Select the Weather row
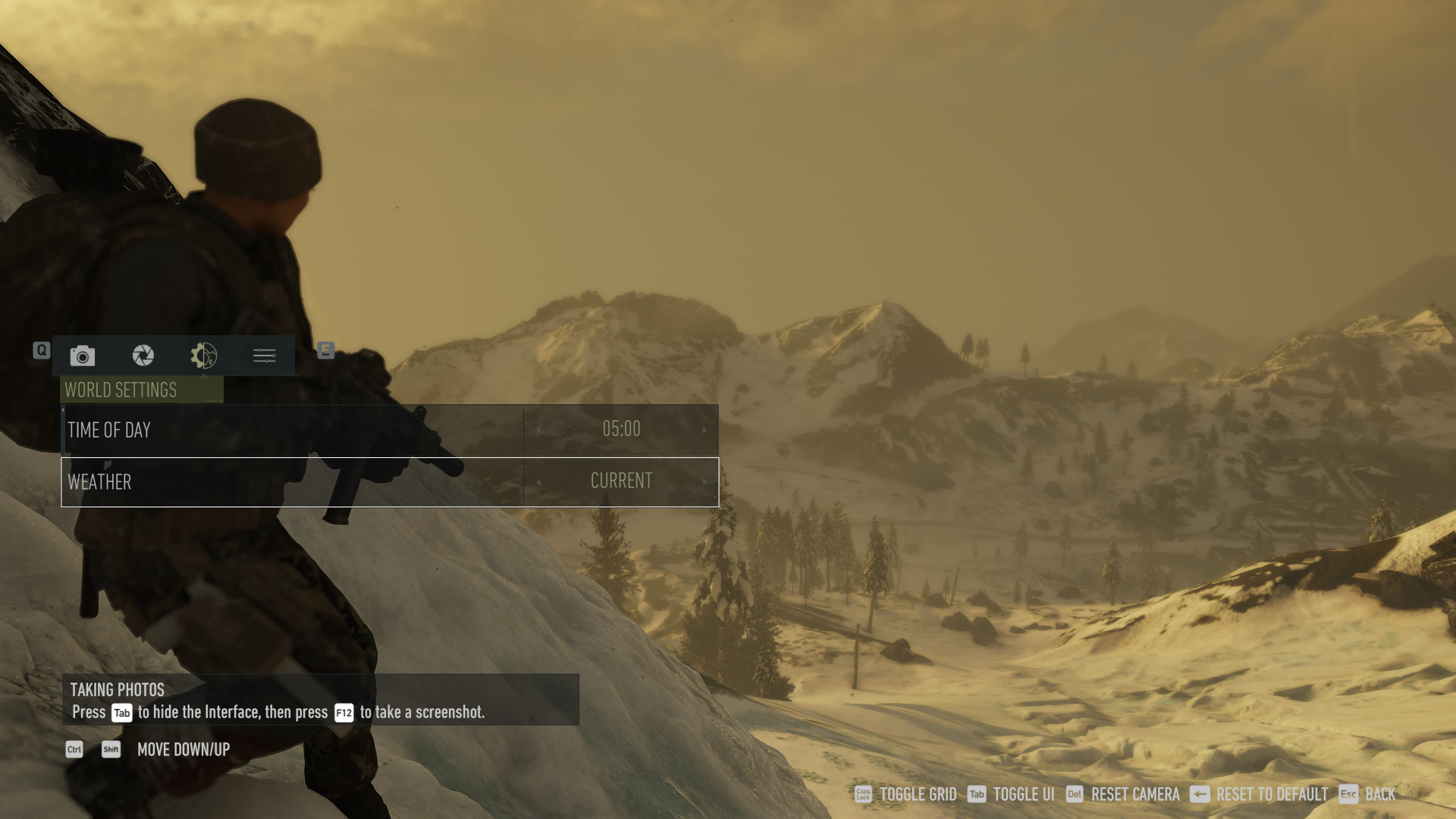The height and width of the screenshot is (819, 1456). (292, 482)
